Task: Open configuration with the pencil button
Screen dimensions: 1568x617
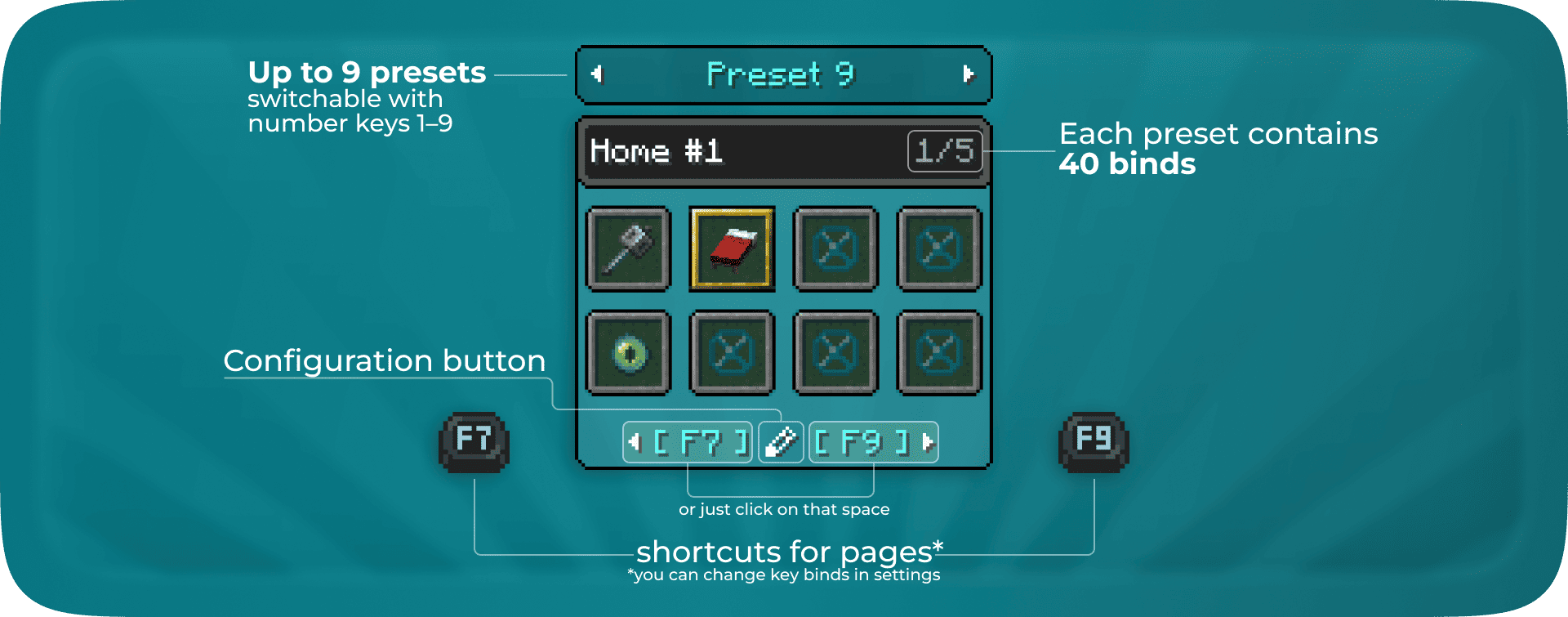Action: click(x=781, y=442)
